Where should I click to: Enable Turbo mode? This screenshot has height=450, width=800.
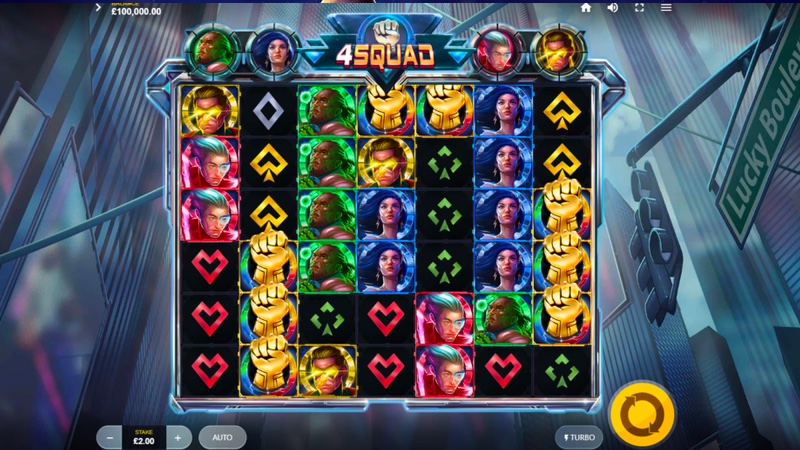click(x=579, y=437)
